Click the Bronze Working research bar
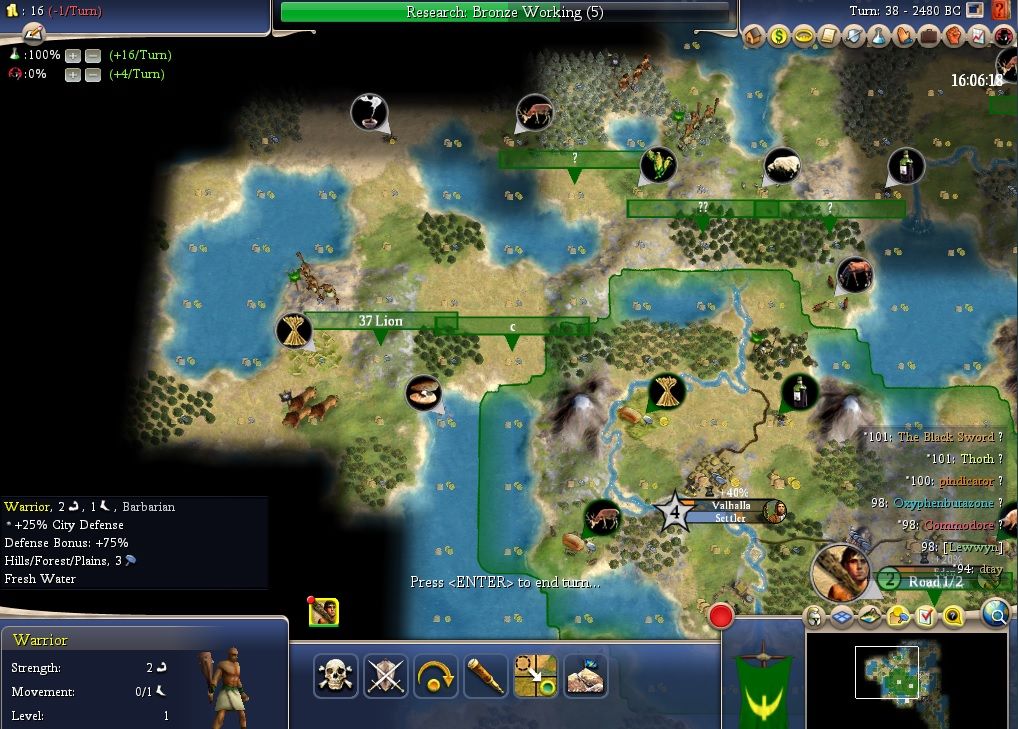 pyautogui.click(x=505, y=12)
